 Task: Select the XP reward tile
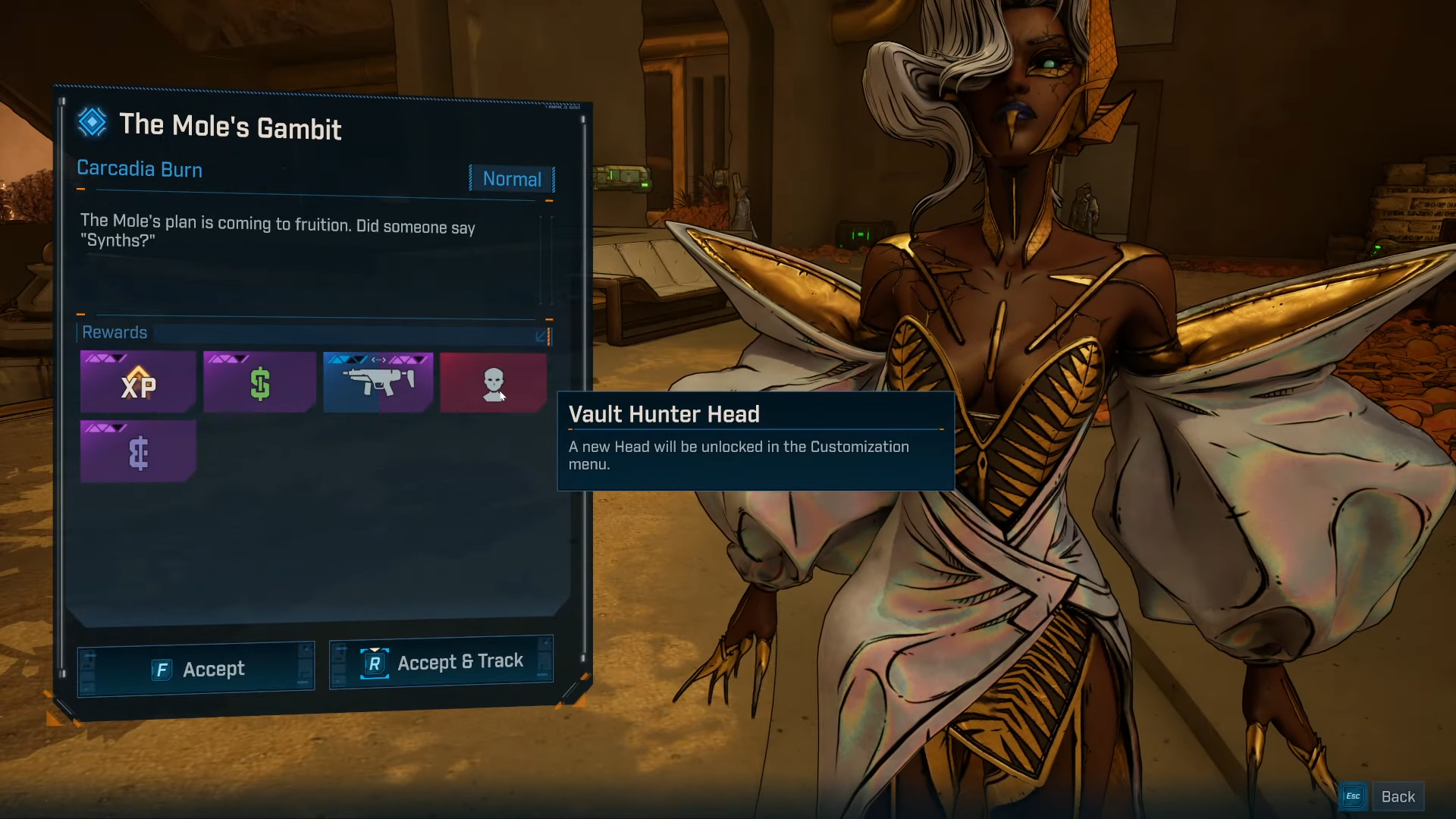tap(138, 383)
